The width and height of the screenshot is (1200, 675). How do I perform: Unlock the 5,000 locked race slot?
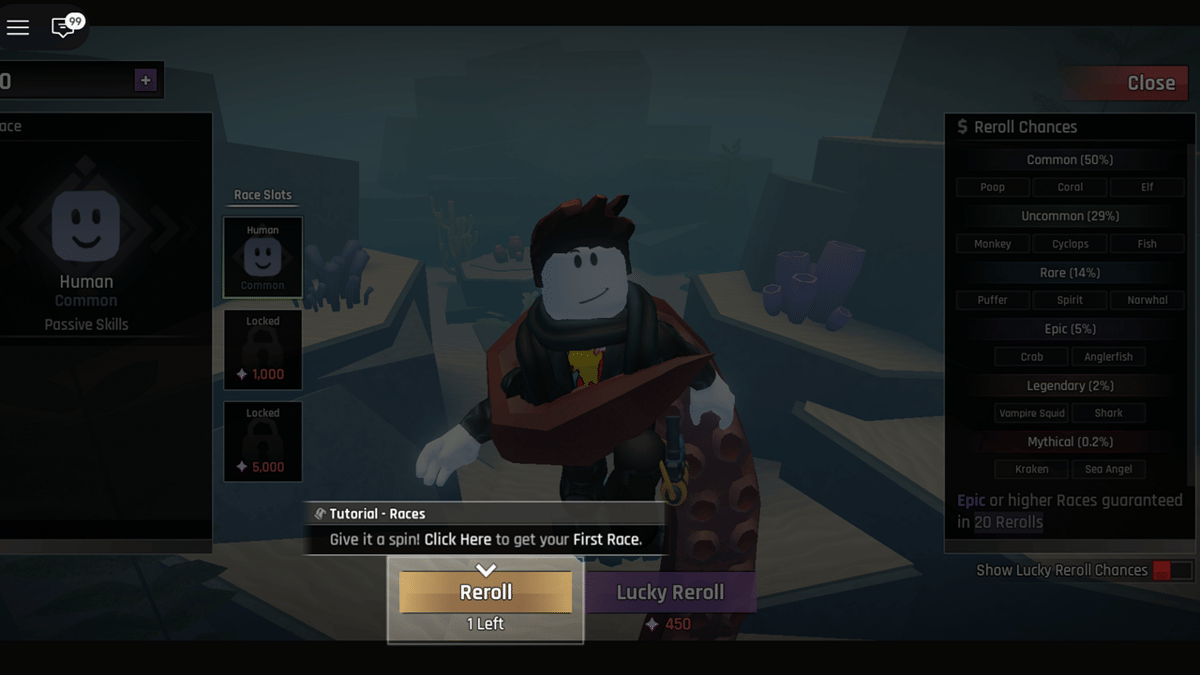coord(263,441)
